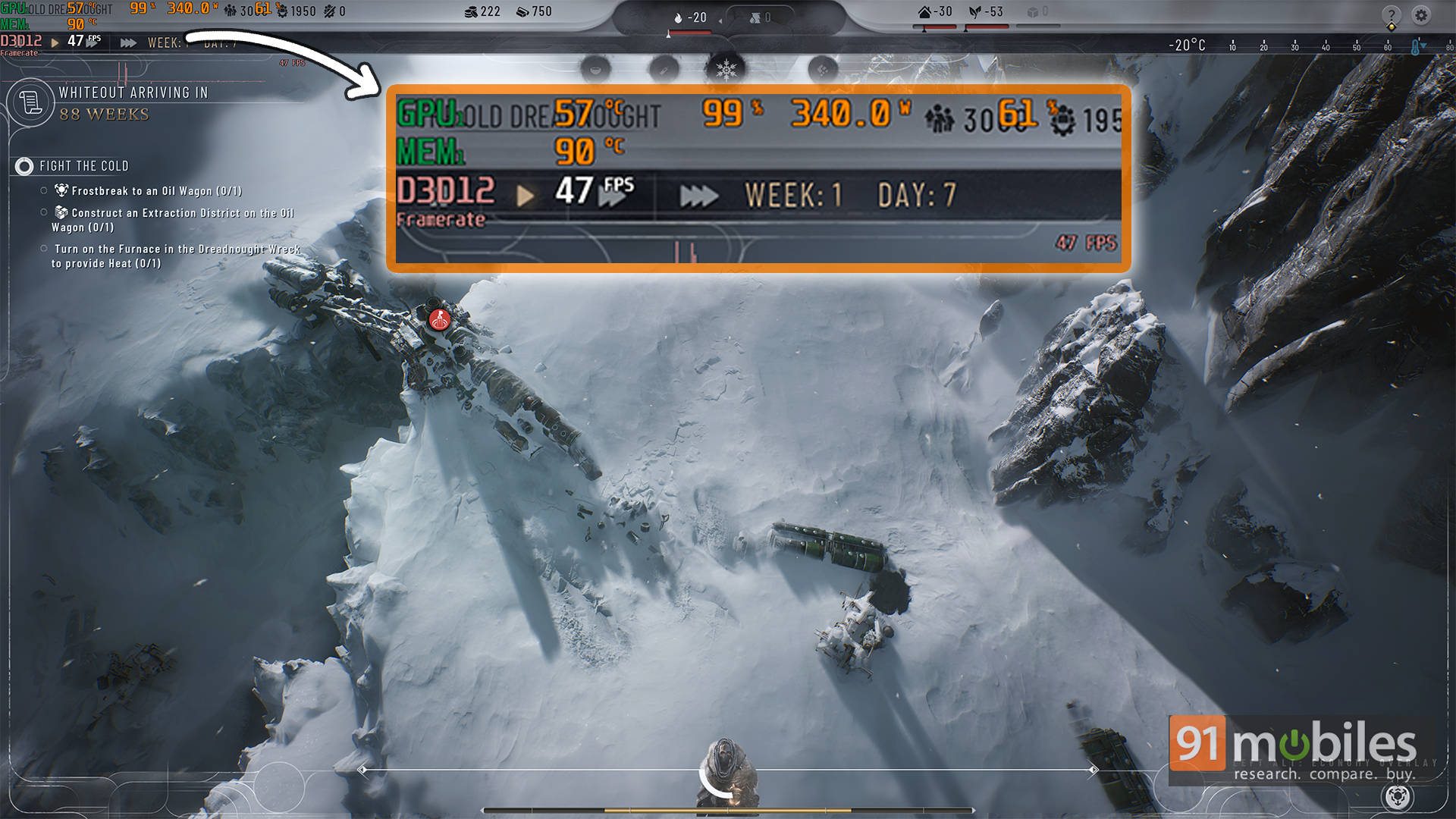Click the food supply leaf icon at -53
The width and height of the screenshot is (1456, 819).
[977, 11]
